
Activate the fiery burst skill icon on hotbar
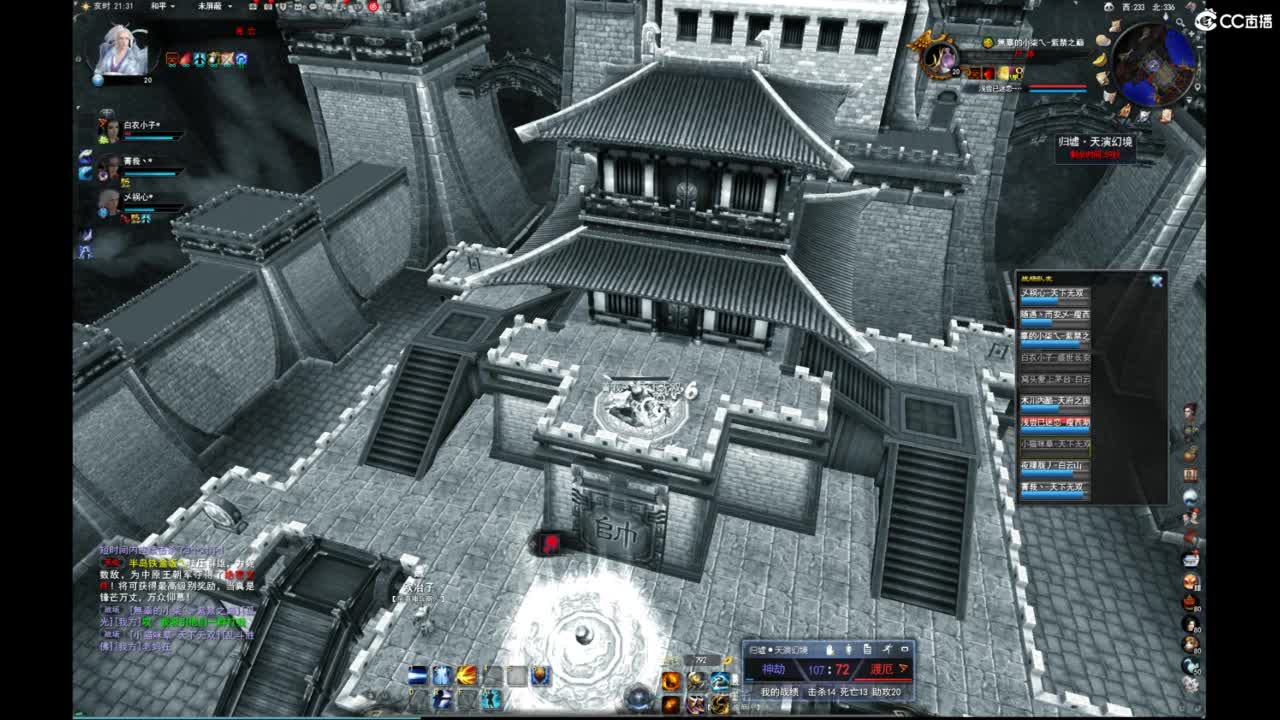467,675
